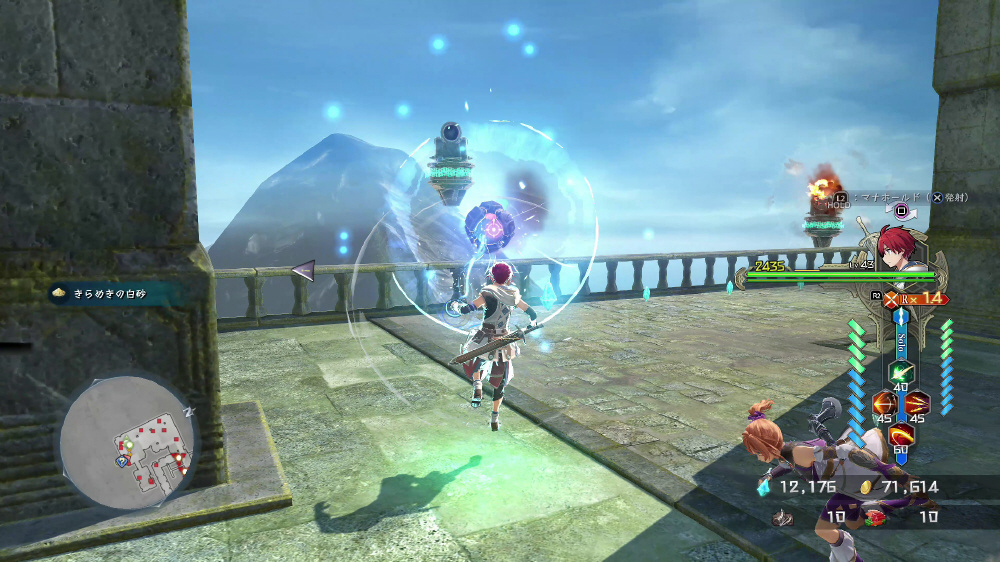Select the blue question mark minimap marker

[x=122, y=462]
